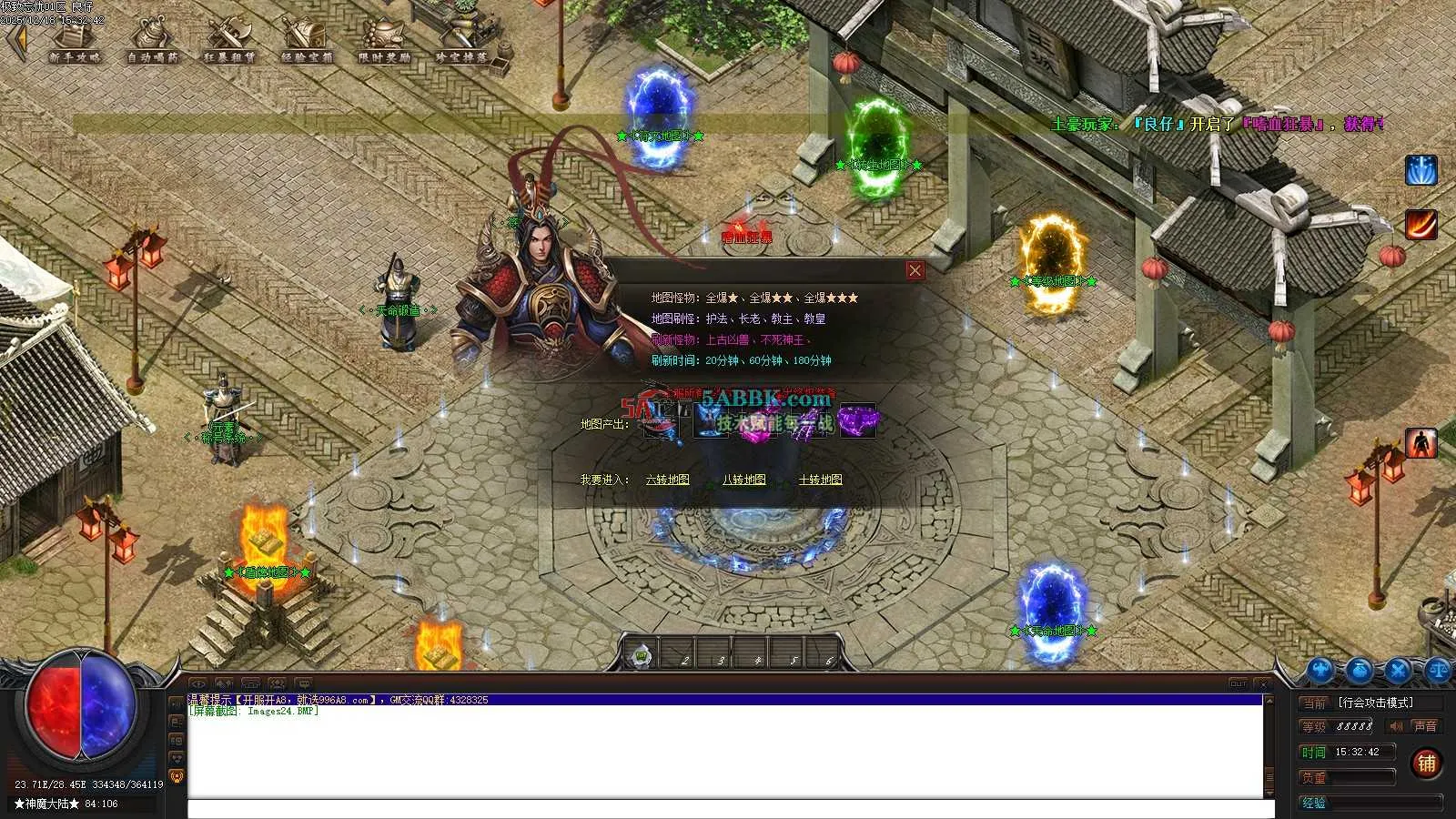1456x819 pixels.
Task: Open the 自动喝药 auto-potion menu
Action: coord(152,41)
